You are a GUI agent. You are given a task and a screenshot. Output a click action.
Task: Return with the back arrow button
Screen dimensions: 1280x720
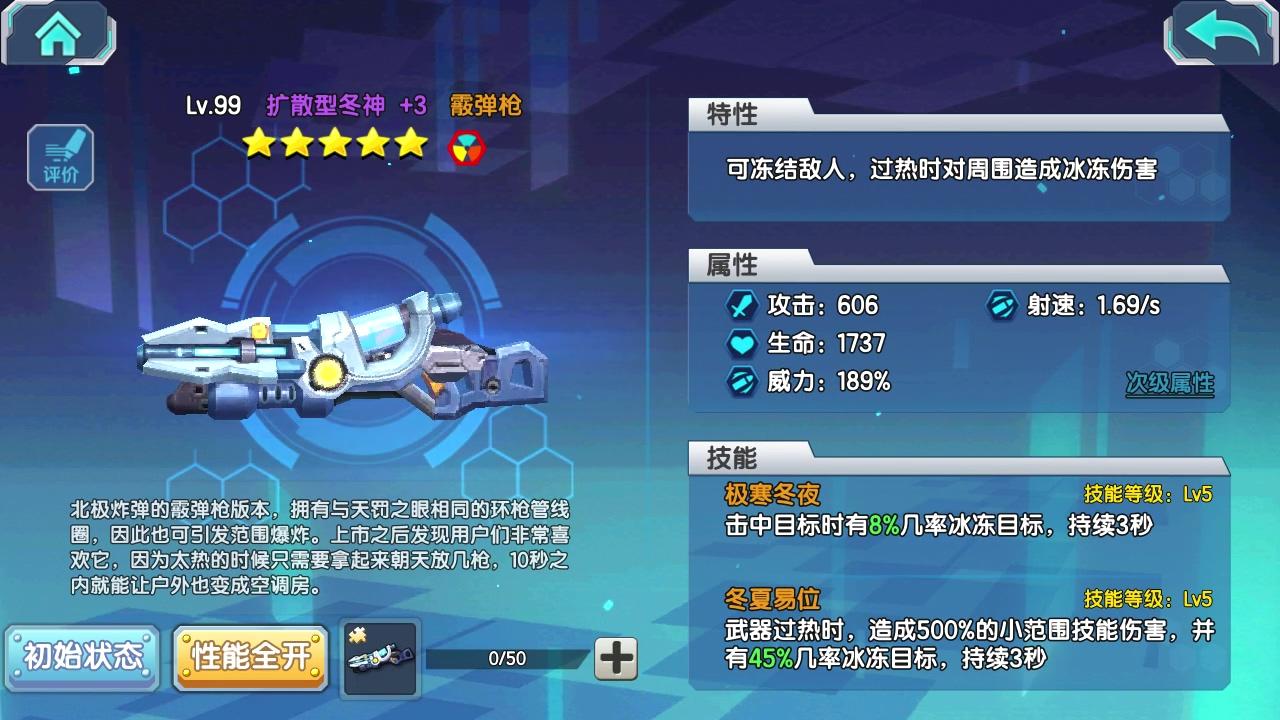[1221, 36]
